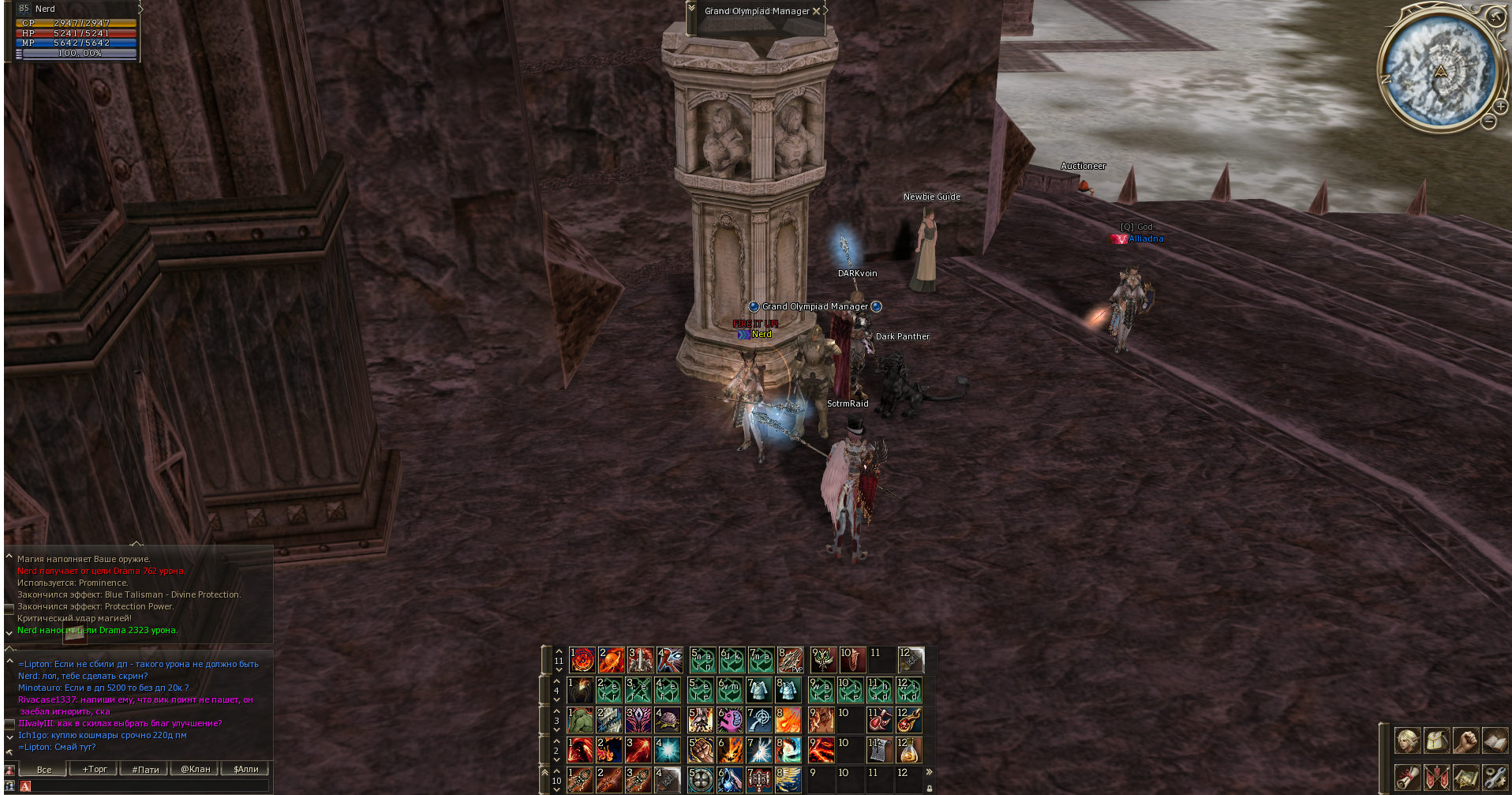Close the Grand Olympiad Manager target window
The width and height of the screenshot is (1512, 795).
(x=816, y=11)
